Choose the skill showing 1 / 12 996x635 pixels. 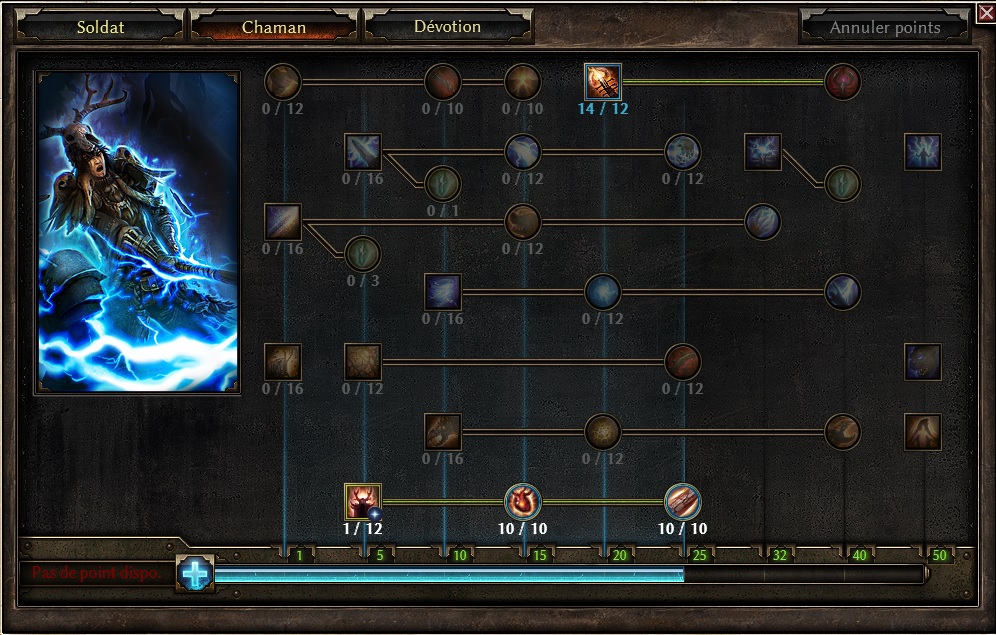(x=363, y=501)
